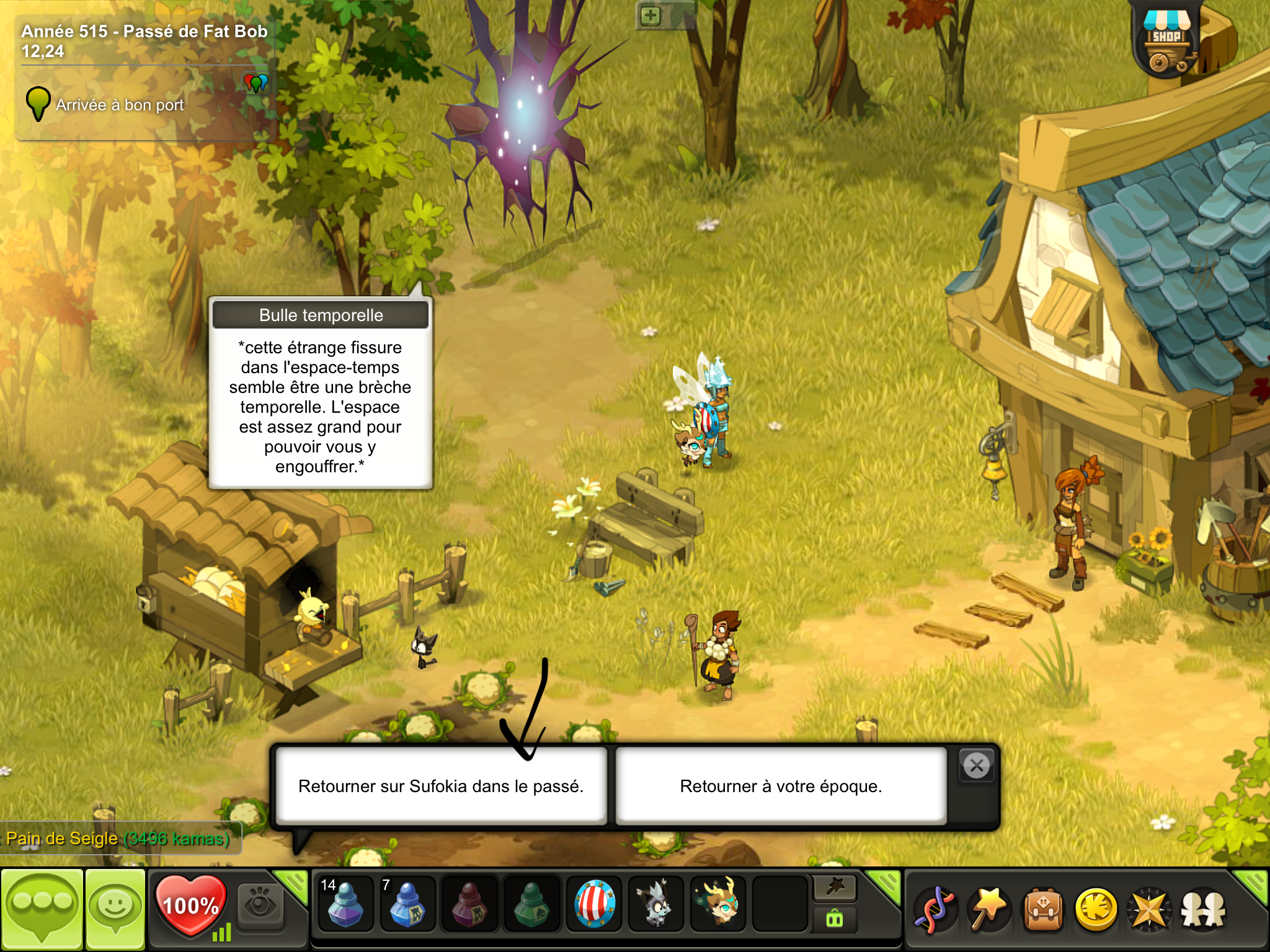Close the dialogue with the X button
This screenshot has width=1270, height=952.
pyautogui.click(x=977, y=766)
